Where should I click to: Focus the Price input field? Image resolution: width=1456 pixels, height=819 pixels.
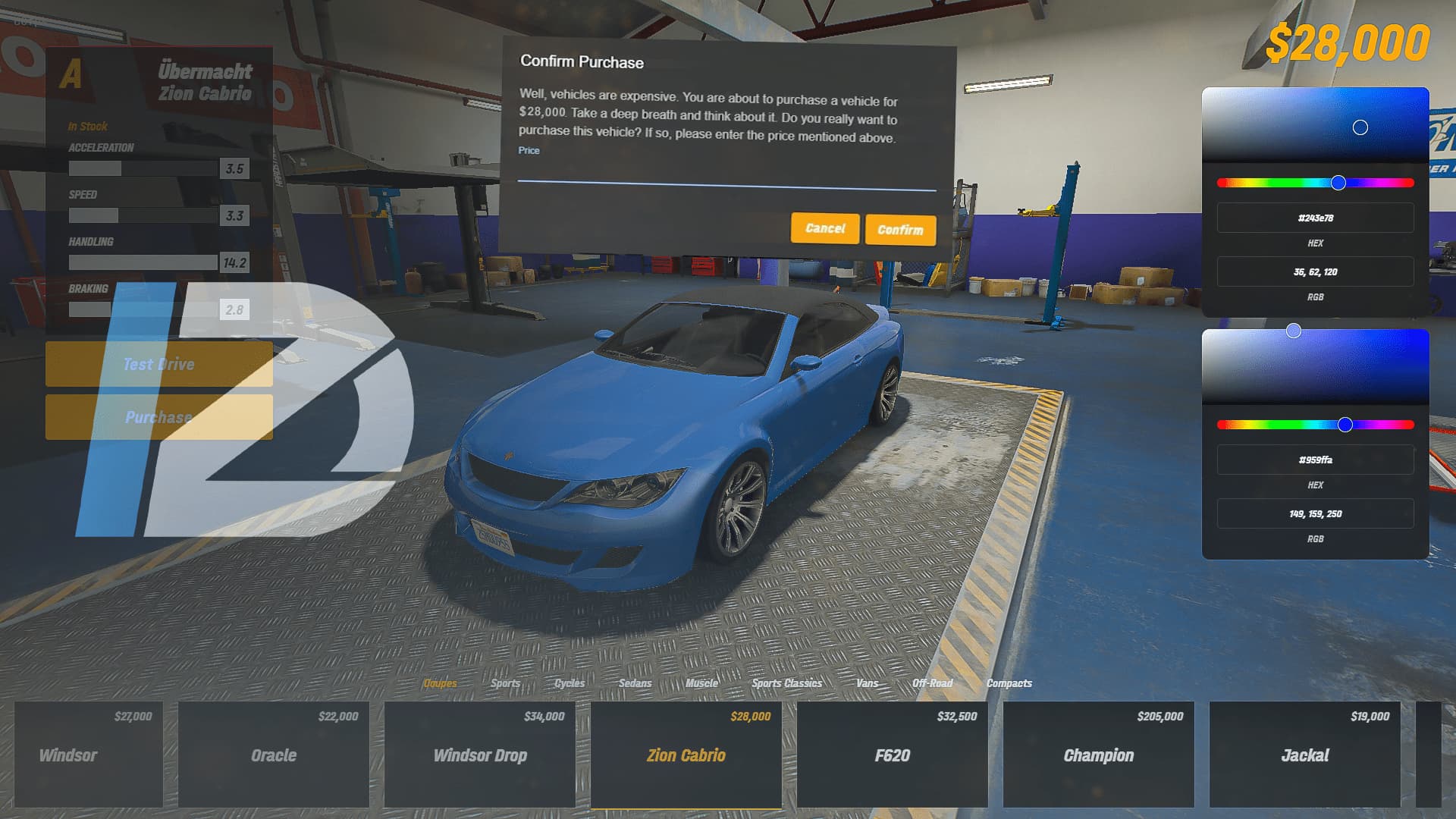(726, 175)
